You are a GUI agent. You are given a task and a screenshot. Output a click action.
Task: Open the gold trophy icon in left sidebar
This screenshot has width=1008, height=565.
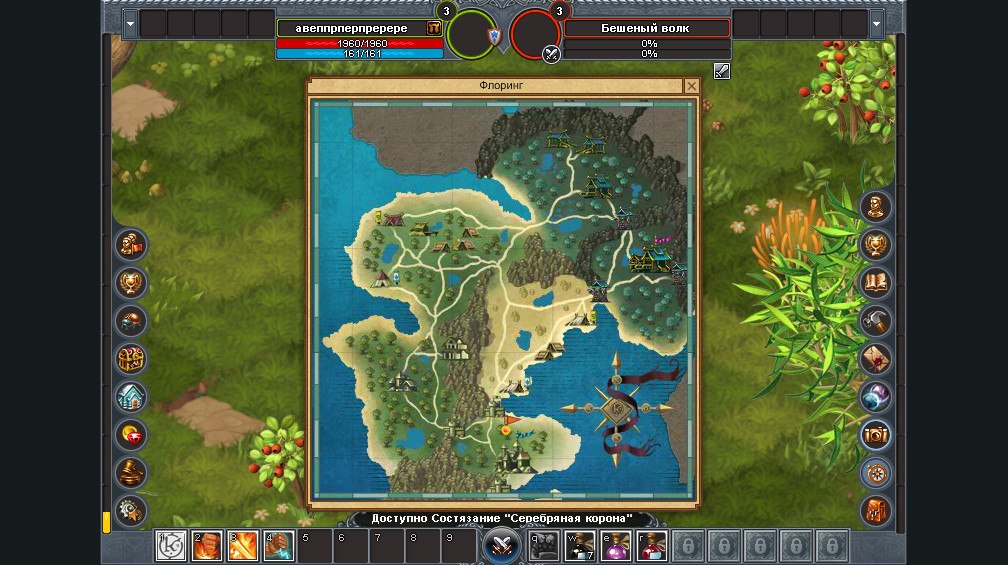[x=131, y=283]
